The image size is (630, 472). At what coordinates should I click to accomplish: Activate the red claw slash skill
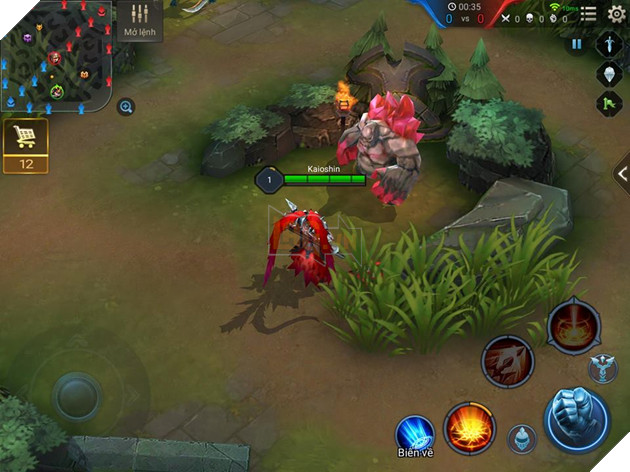508,361
